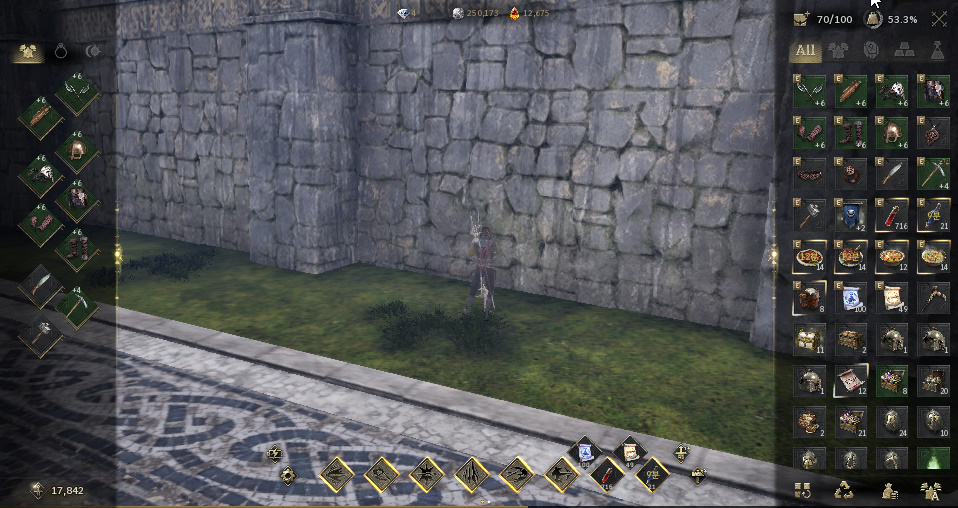Screen dimensions: 958x508
Task: Select the equipped boots slot
Action: point(76,248)
